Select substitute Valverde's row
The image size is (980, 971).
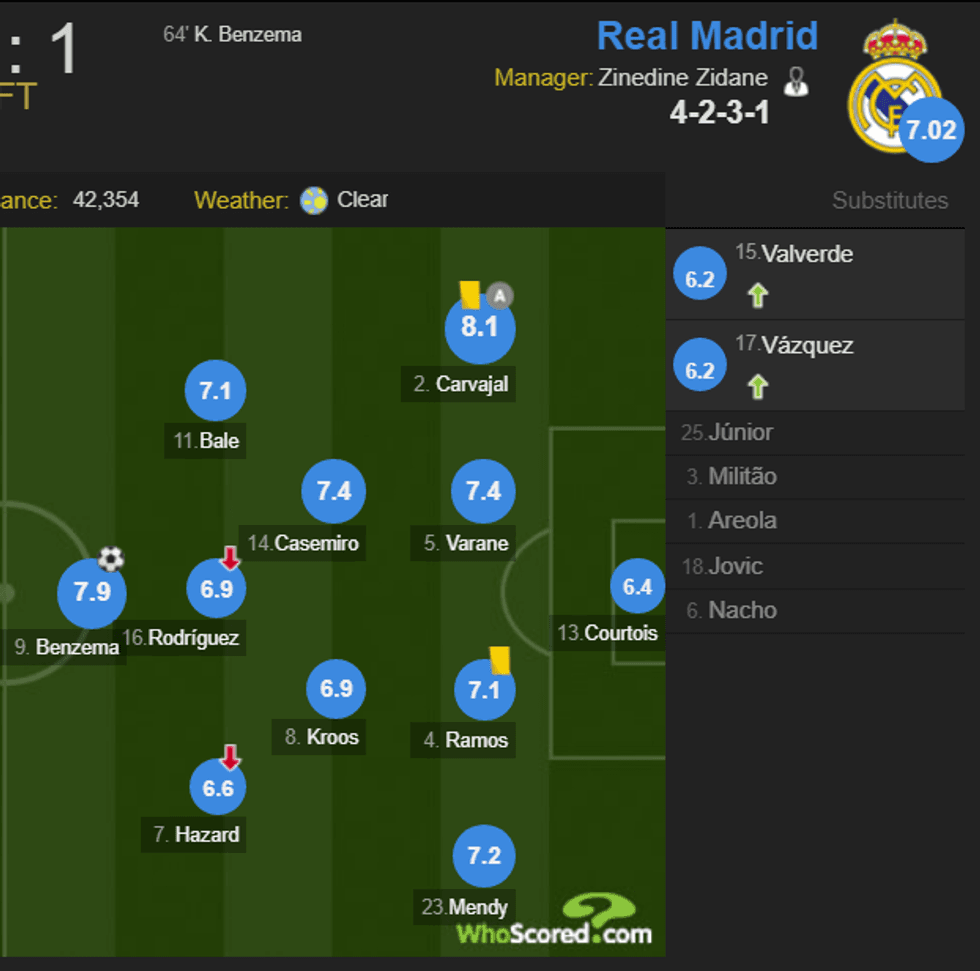[814, 275]
